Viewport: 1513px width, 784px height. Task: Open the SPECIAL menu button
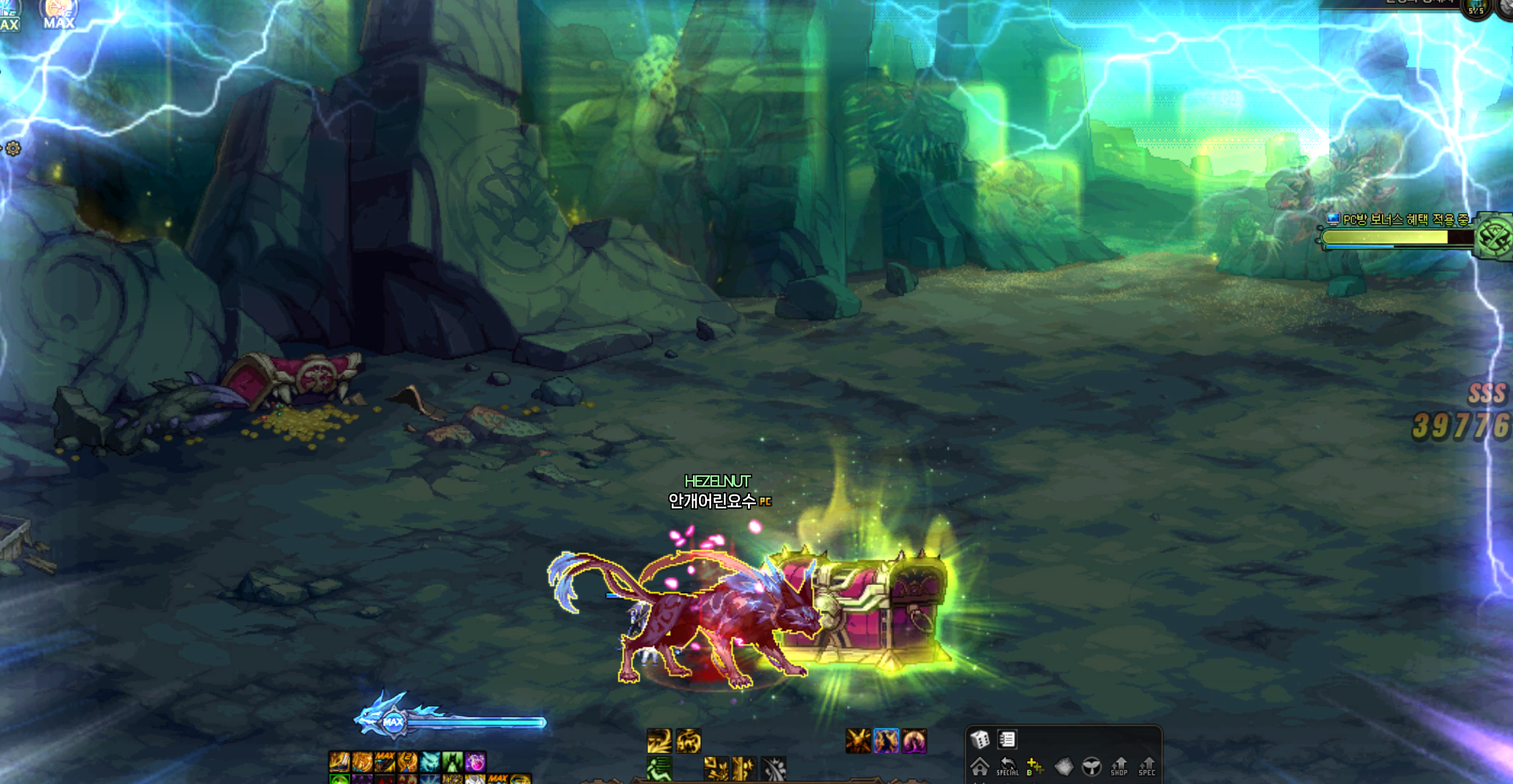pyautogui.click(x=1007, y=766)
